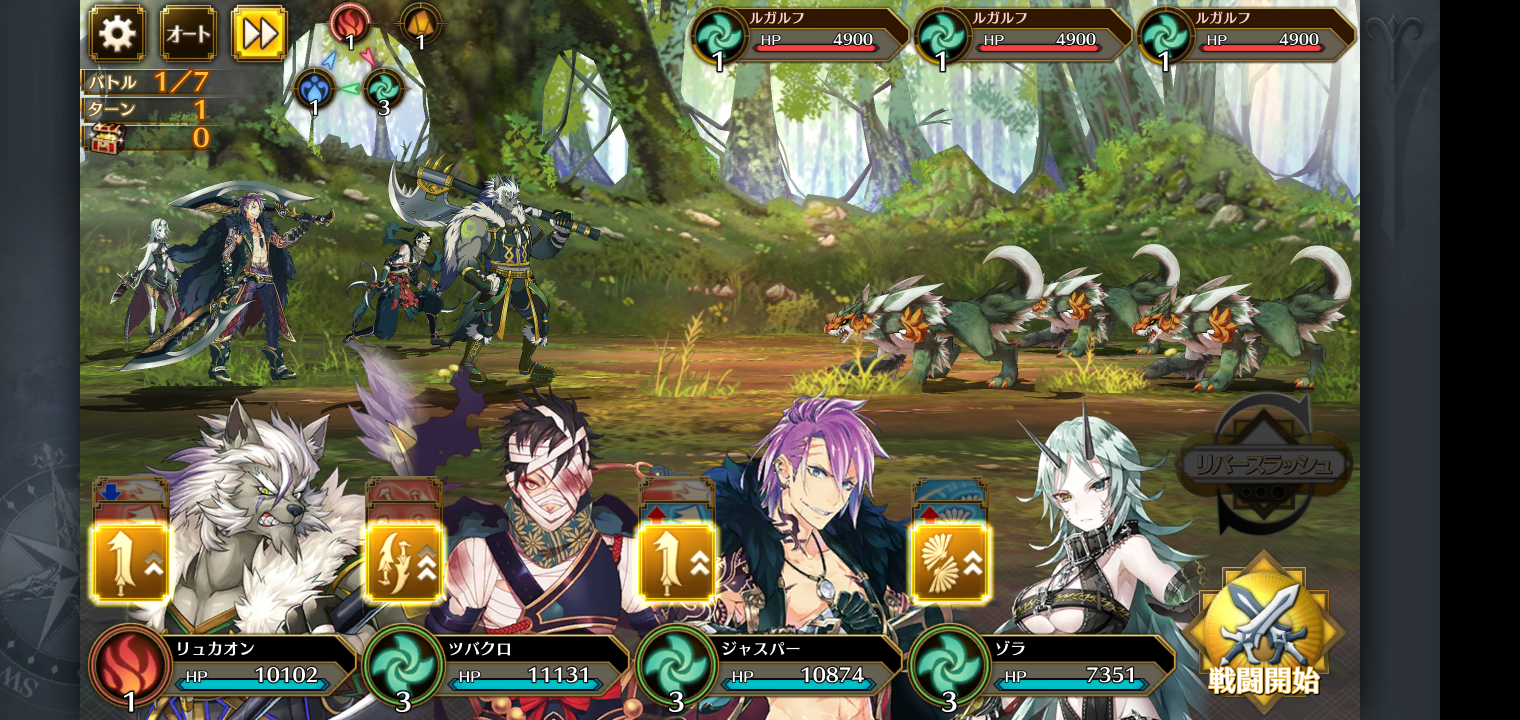Screen dimensions: 1520x720
Task: Select ゾラ's fan skill card
Action: pyautogui.click(x=950, y=562)
